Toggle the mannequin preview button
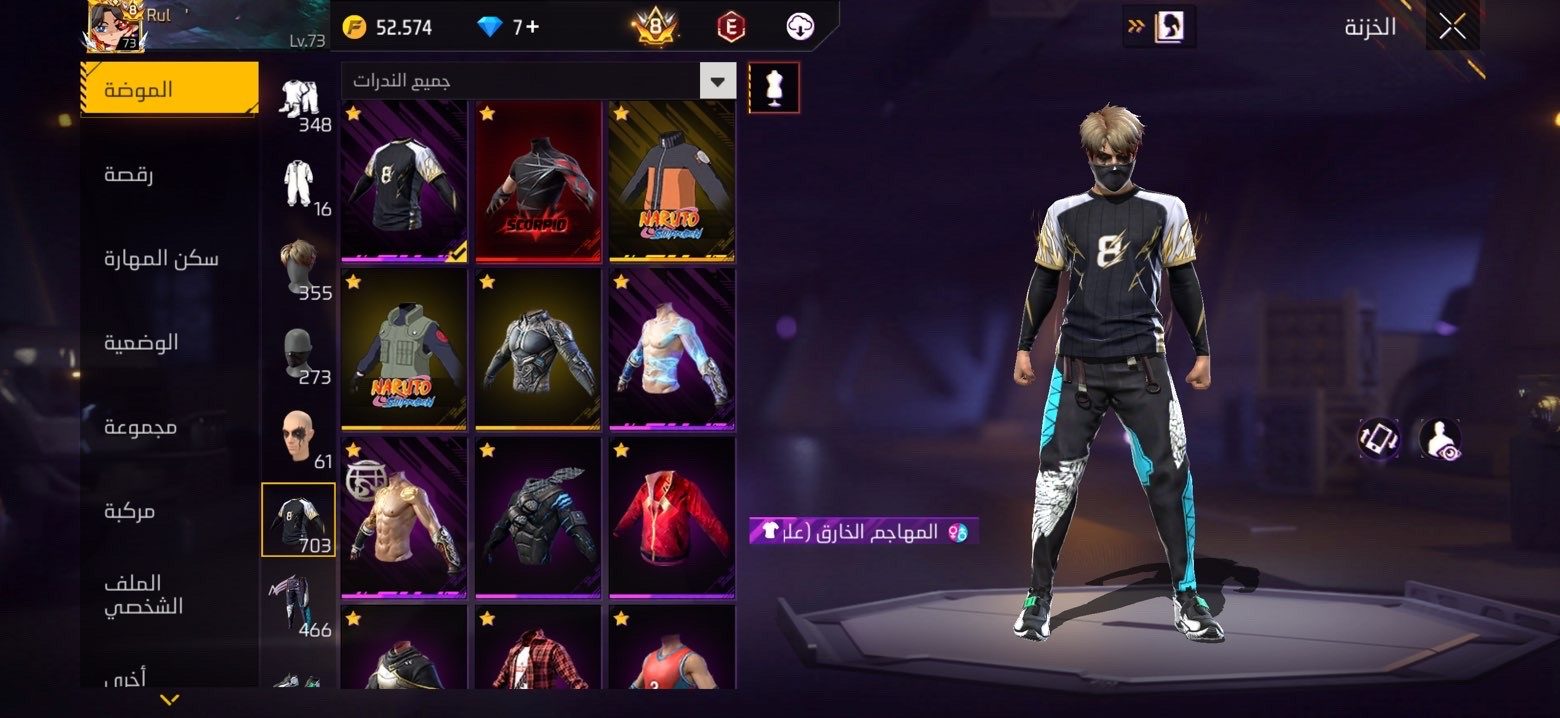Image resolution: width=1560 pixels, height=718 pixels. pos(773,88)
